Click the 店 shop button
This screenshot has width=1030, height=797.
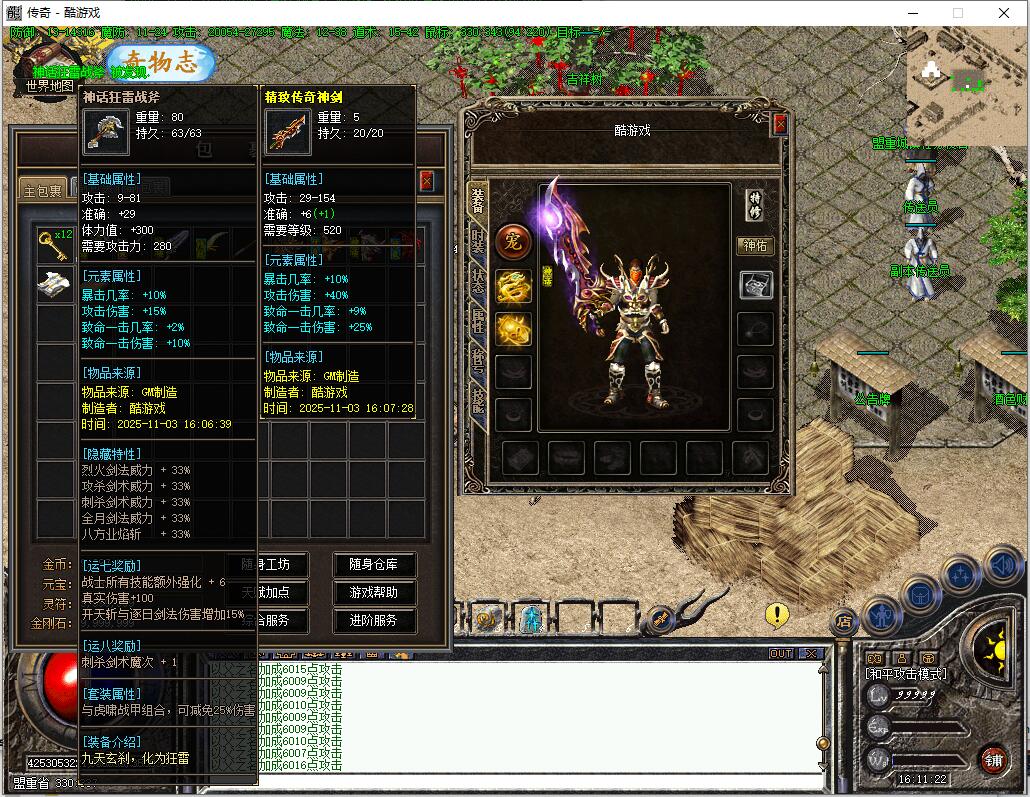pyautogui.click(x=843, y=622)
